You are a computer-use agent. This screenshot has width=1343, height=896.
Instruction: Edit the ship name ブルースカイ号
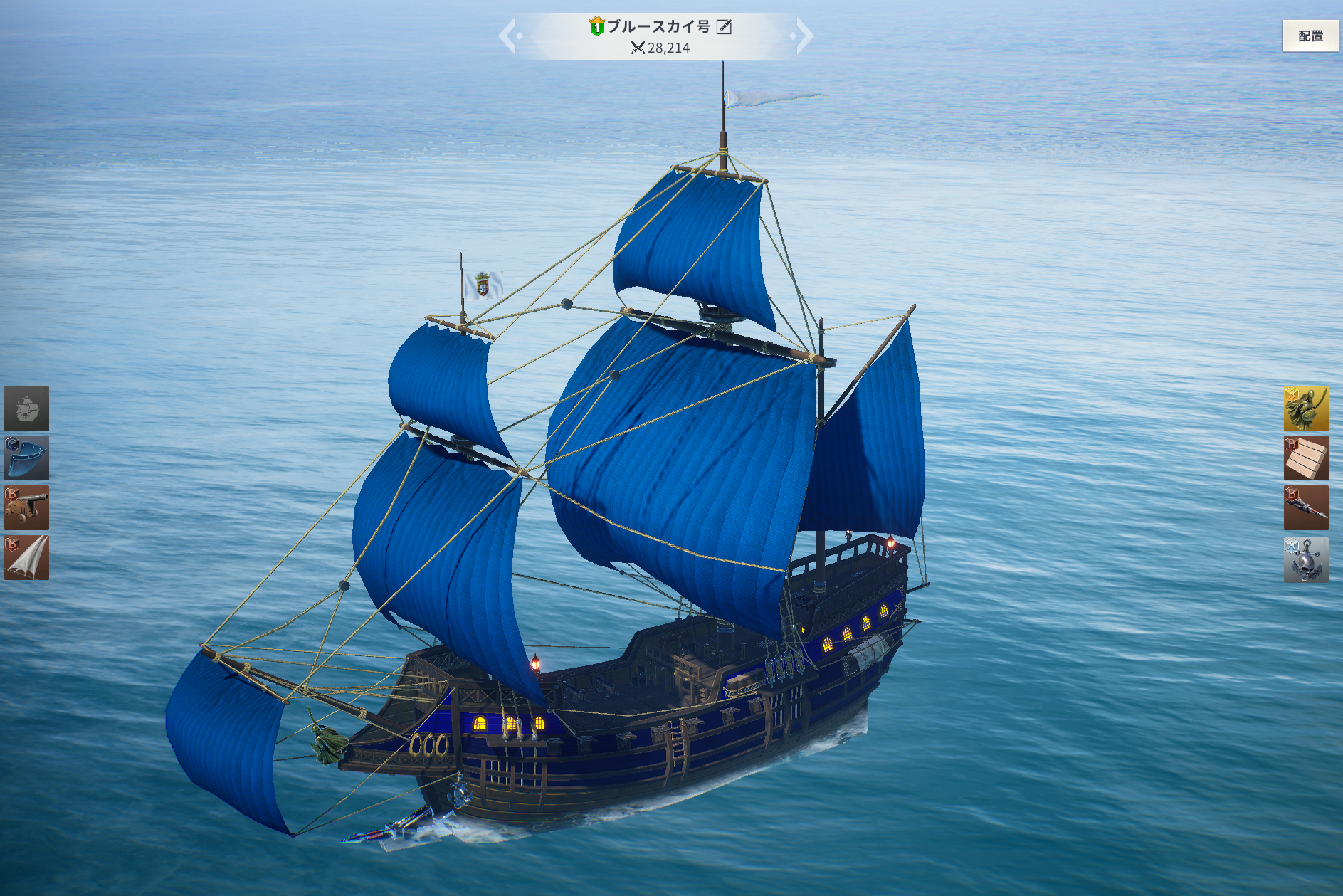724,27
